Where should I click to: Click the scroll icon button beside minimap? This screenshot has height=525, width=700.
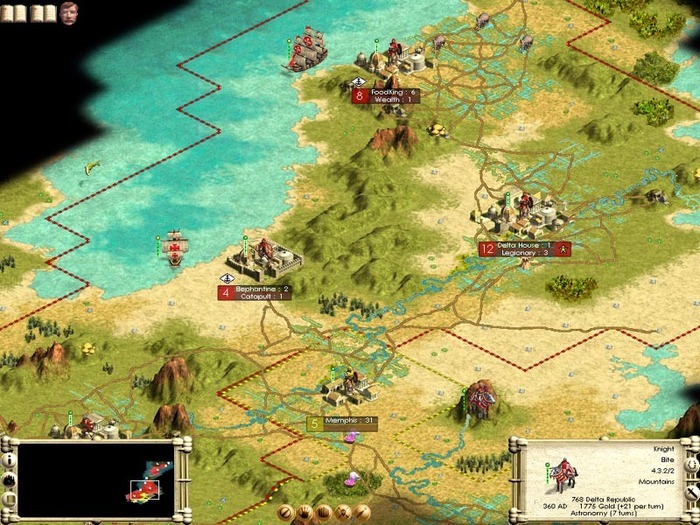tap(9, 500)
